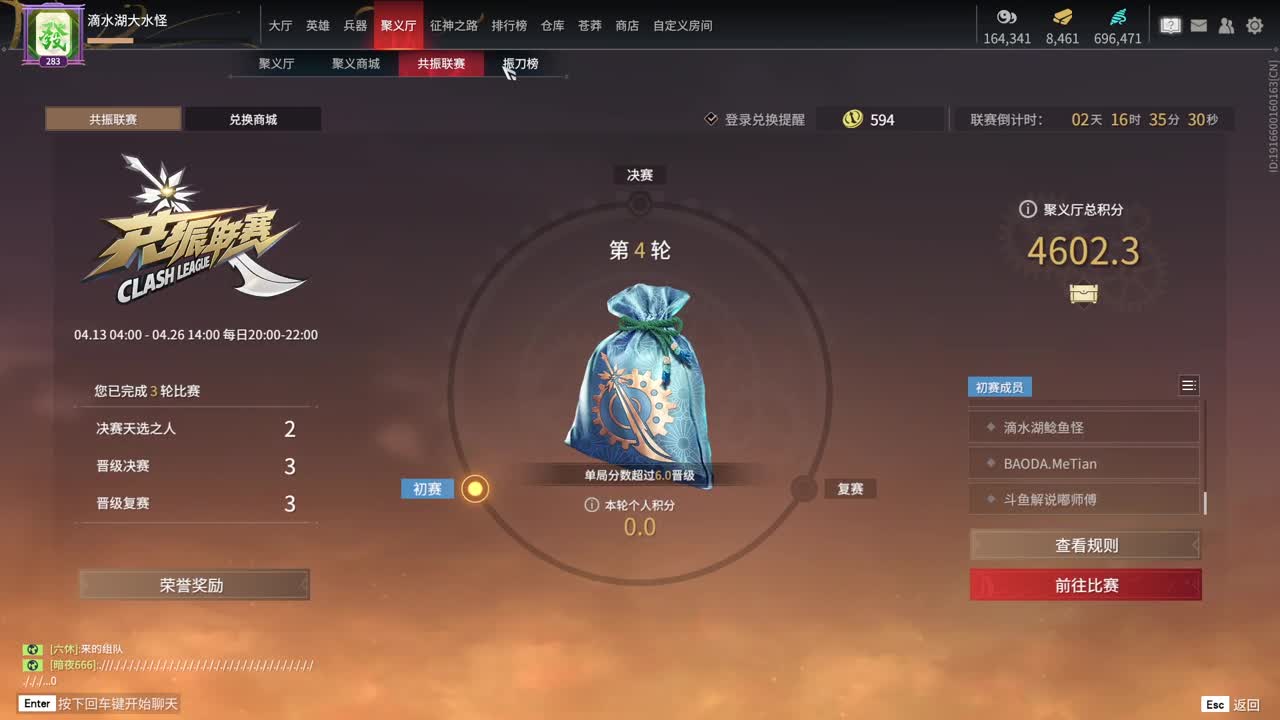Open the 仓库 menu item
This screenshot has width=1280, height=720.
click(x=551, y=26)
